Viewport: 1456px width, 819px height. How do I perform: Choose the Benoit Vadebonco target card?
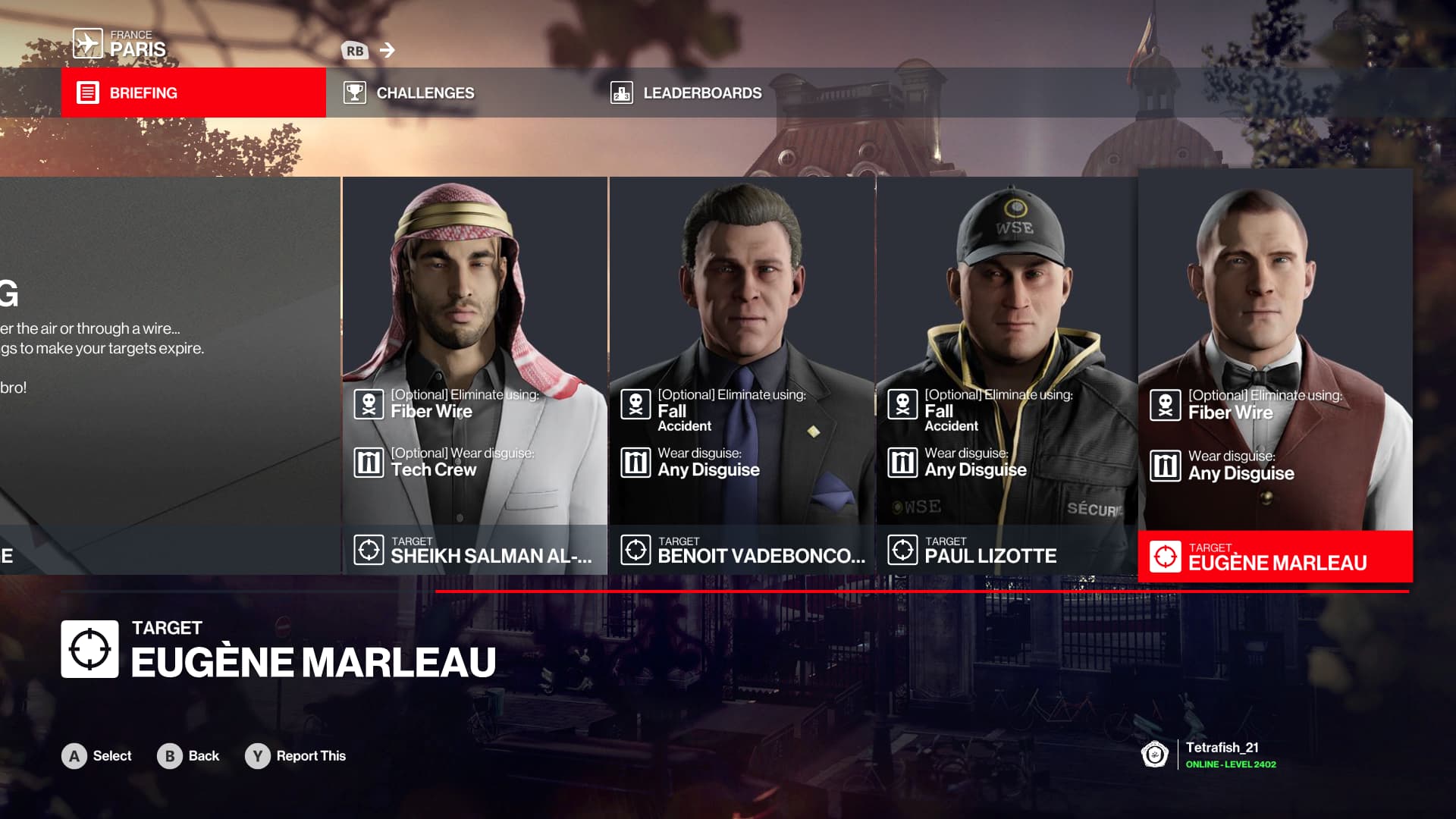(742, 375)
